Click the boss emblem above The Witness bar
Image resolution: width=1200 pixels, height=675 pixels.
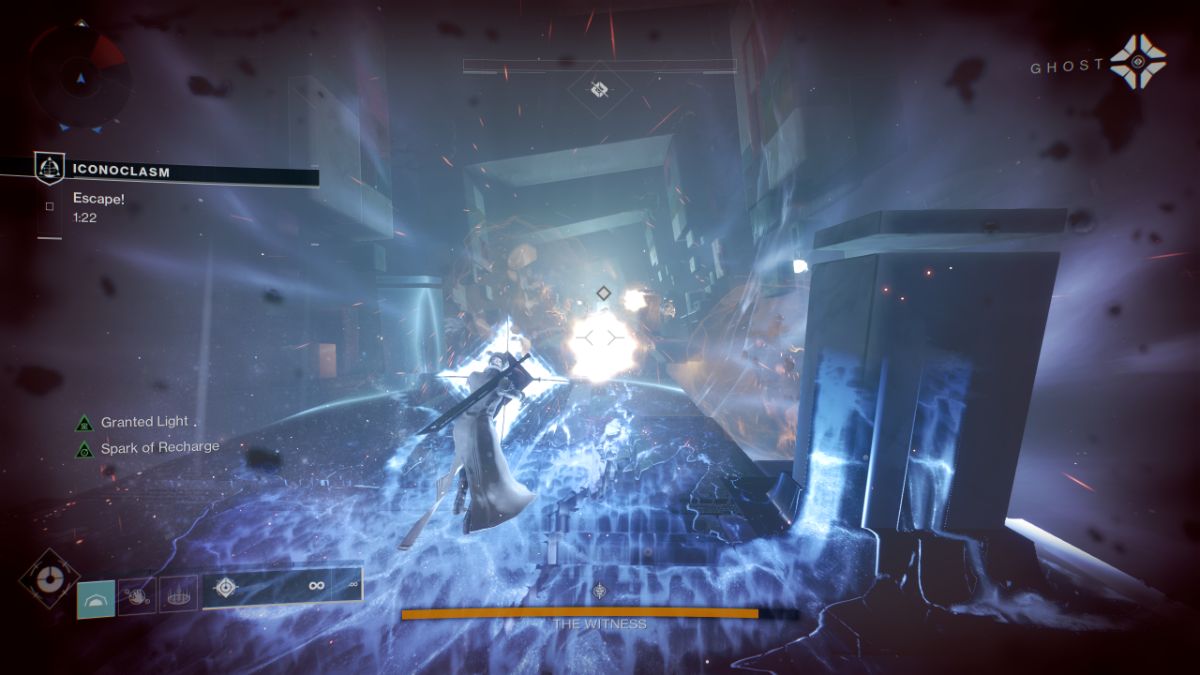coord(599,590)
